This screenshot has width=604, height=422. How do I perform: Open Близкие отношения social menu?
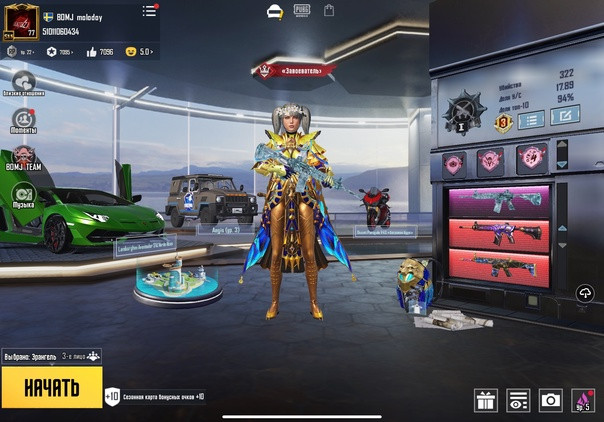(23, 82)
